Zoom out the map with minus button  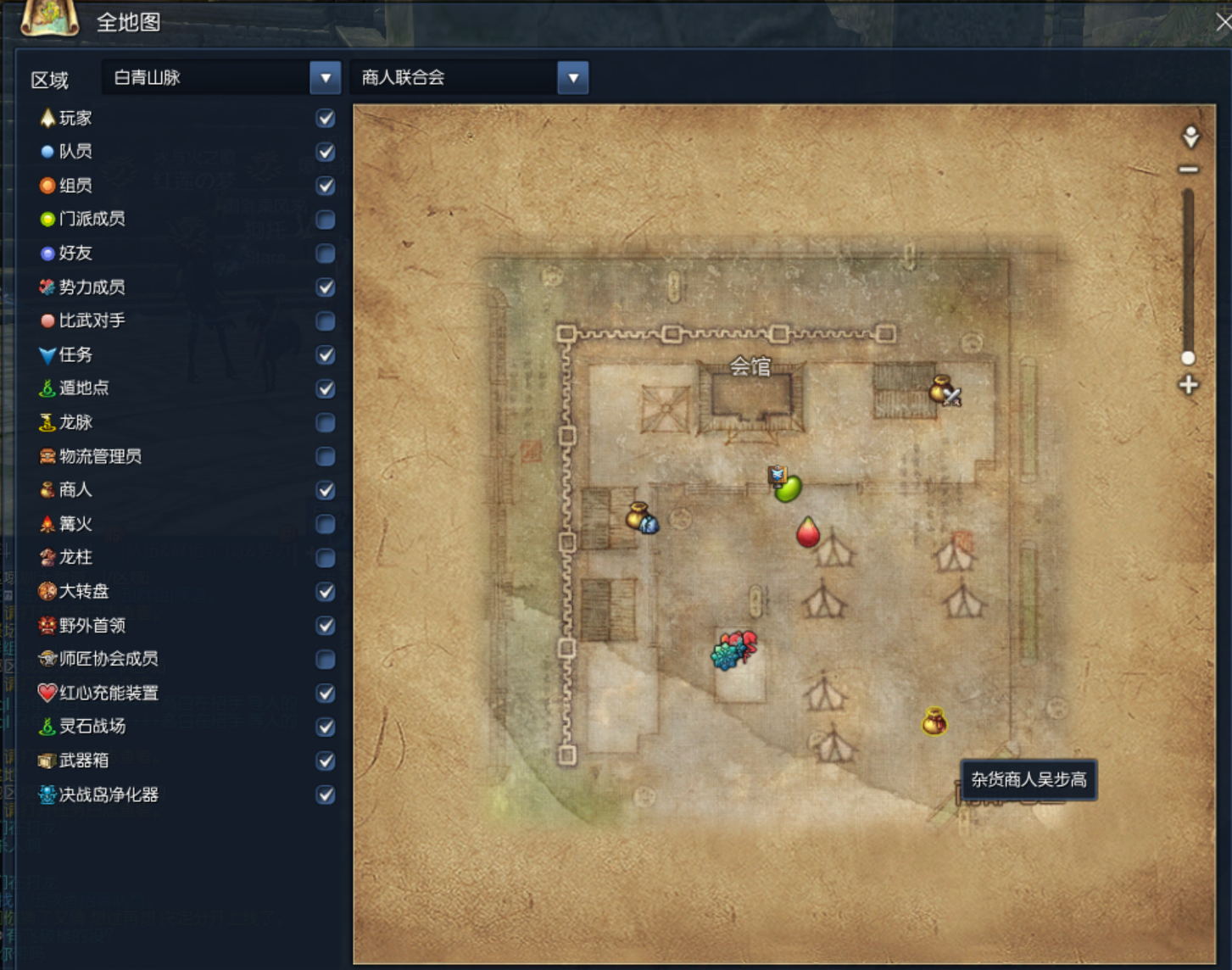1189,170
